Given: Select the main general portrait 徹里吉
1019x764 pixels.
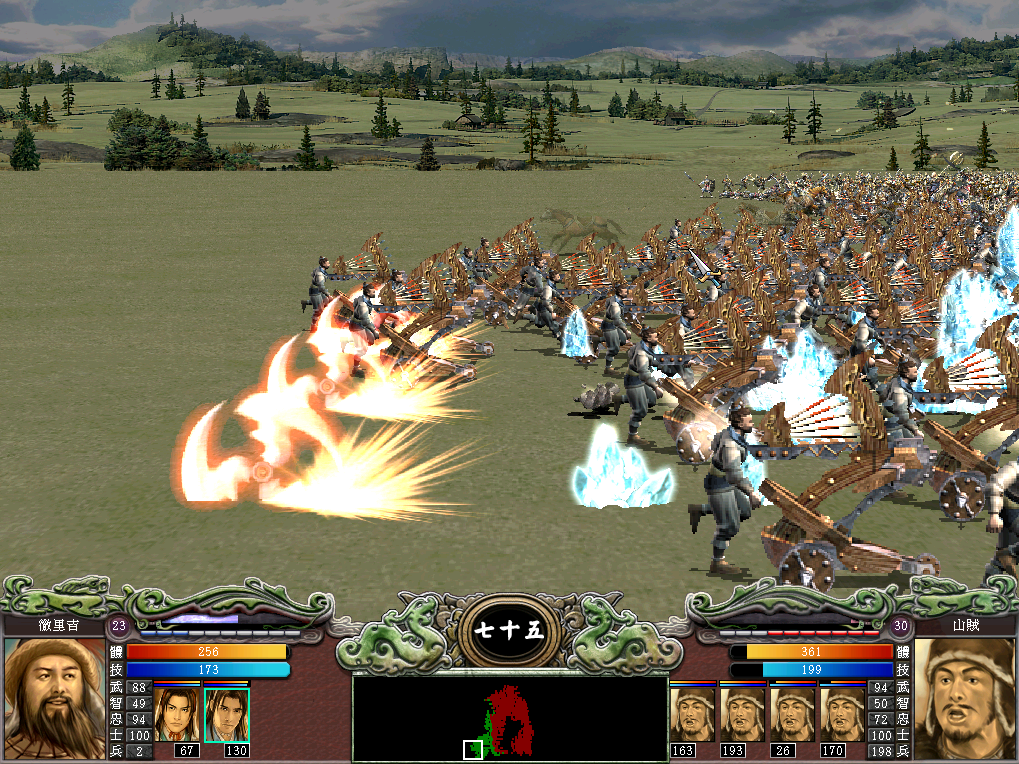Looking at the screenshot, I should point(54,697).
